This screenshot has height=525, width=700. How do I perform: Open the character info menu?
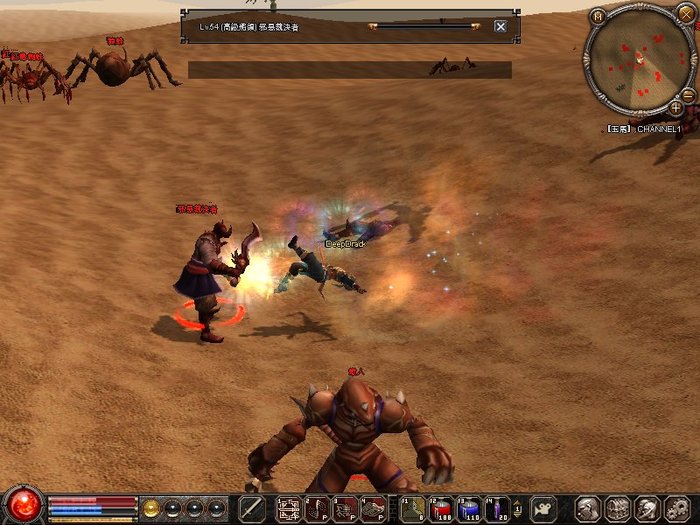click(587, 509)
